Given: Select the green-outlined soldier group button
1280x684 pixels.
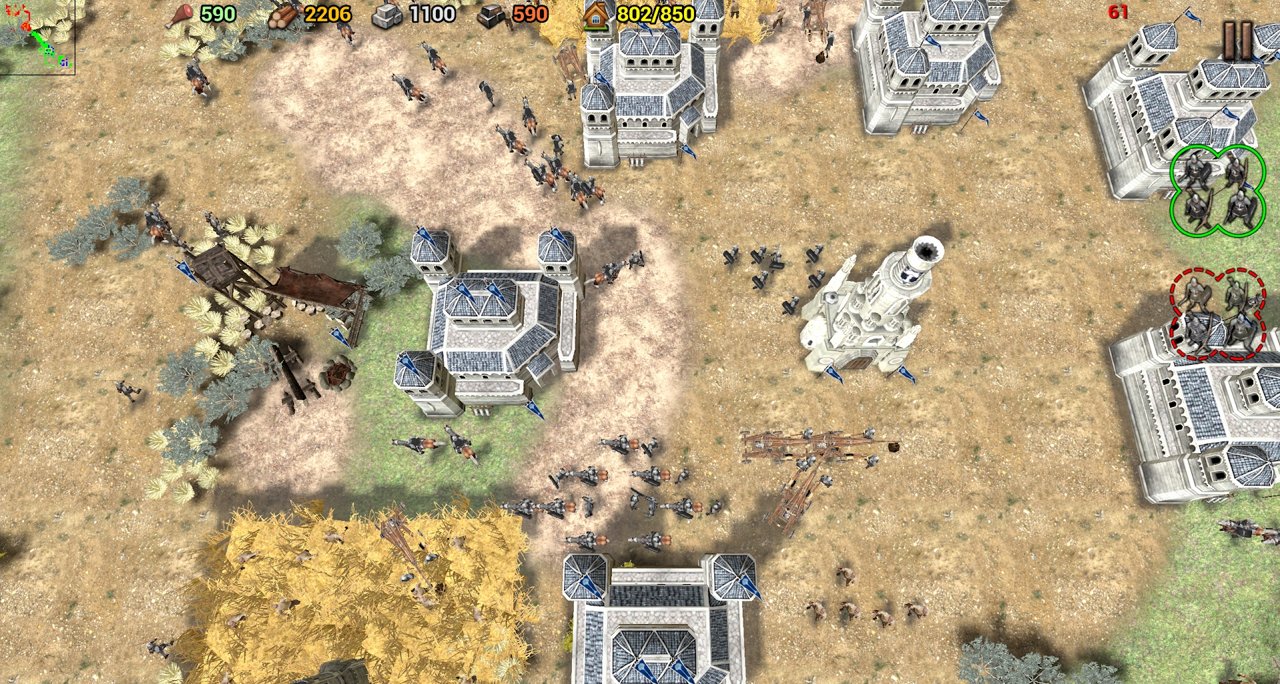Looking at the screenshot, I should (1217, 191).
